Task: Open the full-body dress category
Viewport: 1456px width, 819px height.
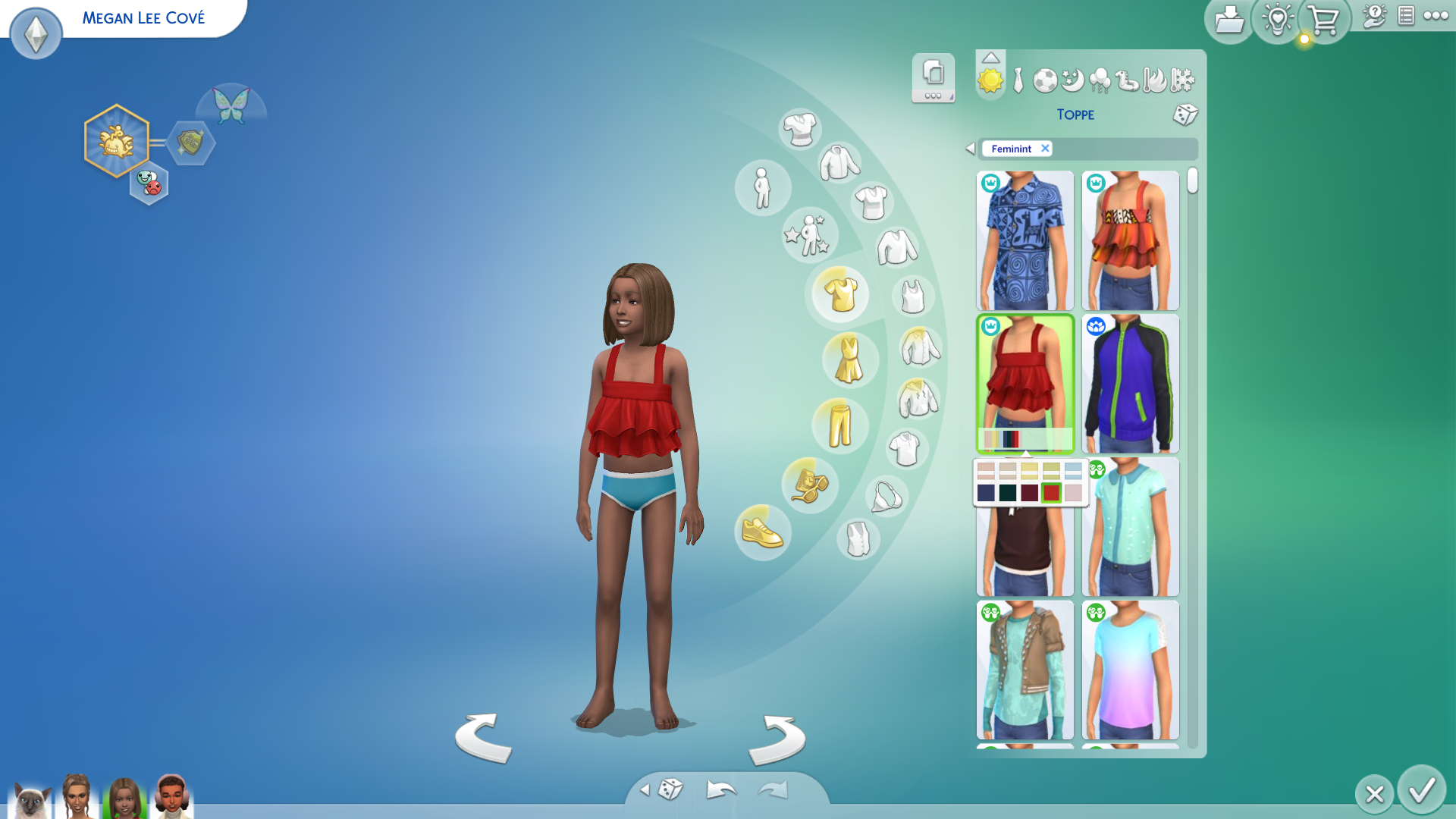Action: [x=849, y=359]
